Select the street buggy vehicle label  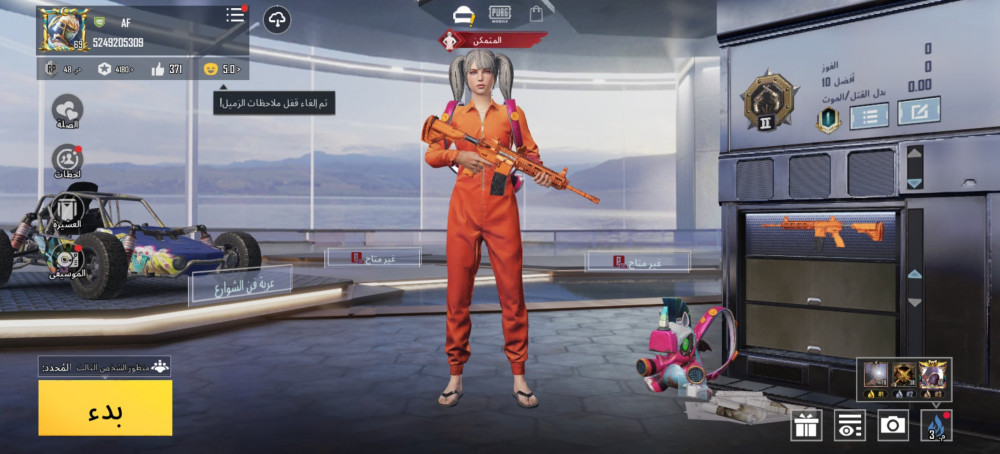(x=240, y=285)
